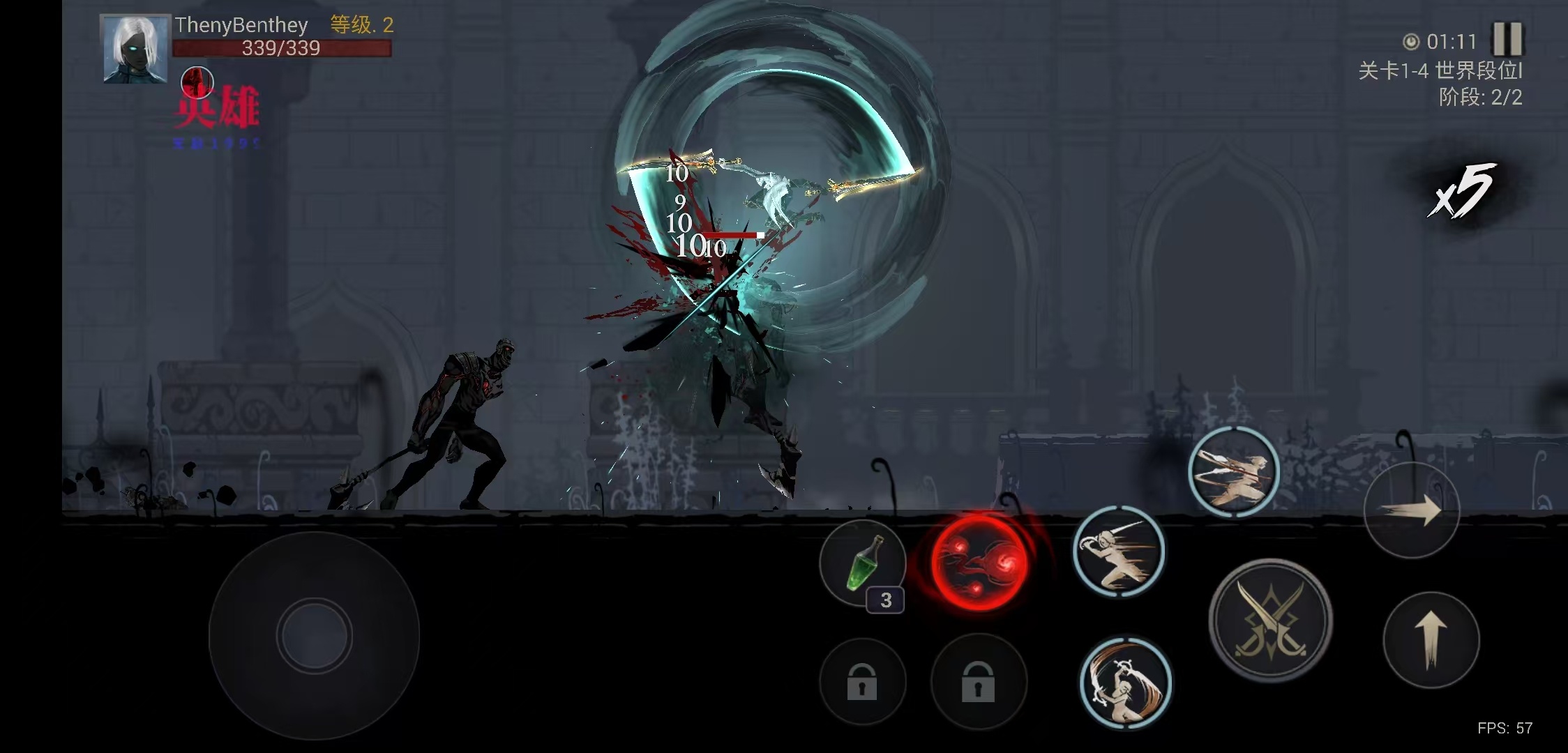Click the virtual joystick center knob

pyautogui.click(x=314, y=636)
